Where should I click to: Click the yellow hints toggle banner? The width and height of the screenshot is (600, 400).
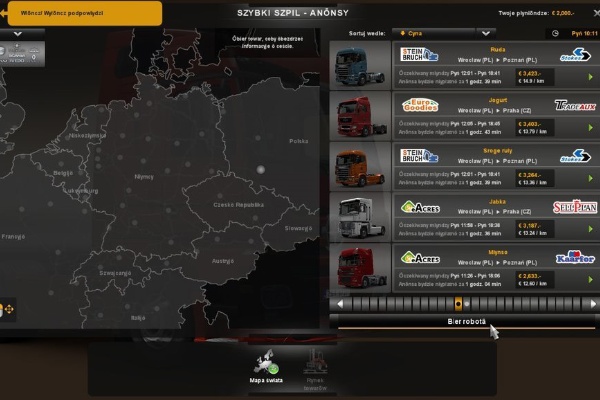pos(82,12)
